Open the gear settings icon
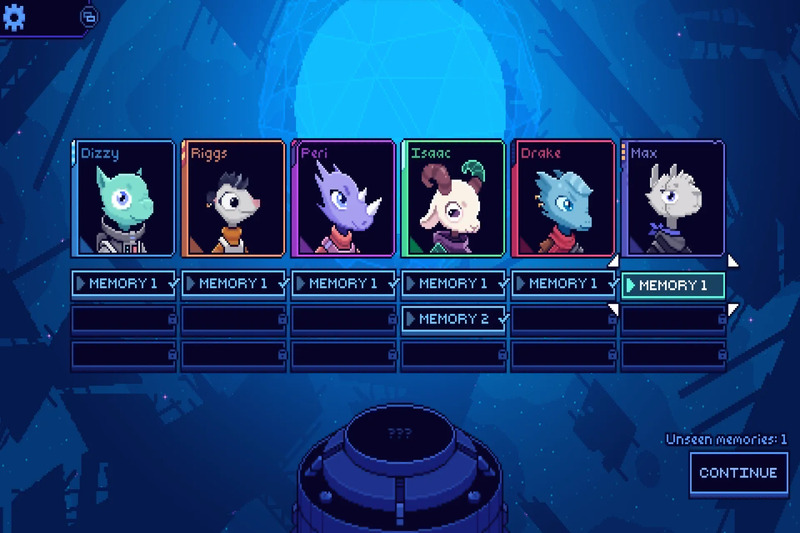The height and width of the screenshot is (533, 800). 16,17
